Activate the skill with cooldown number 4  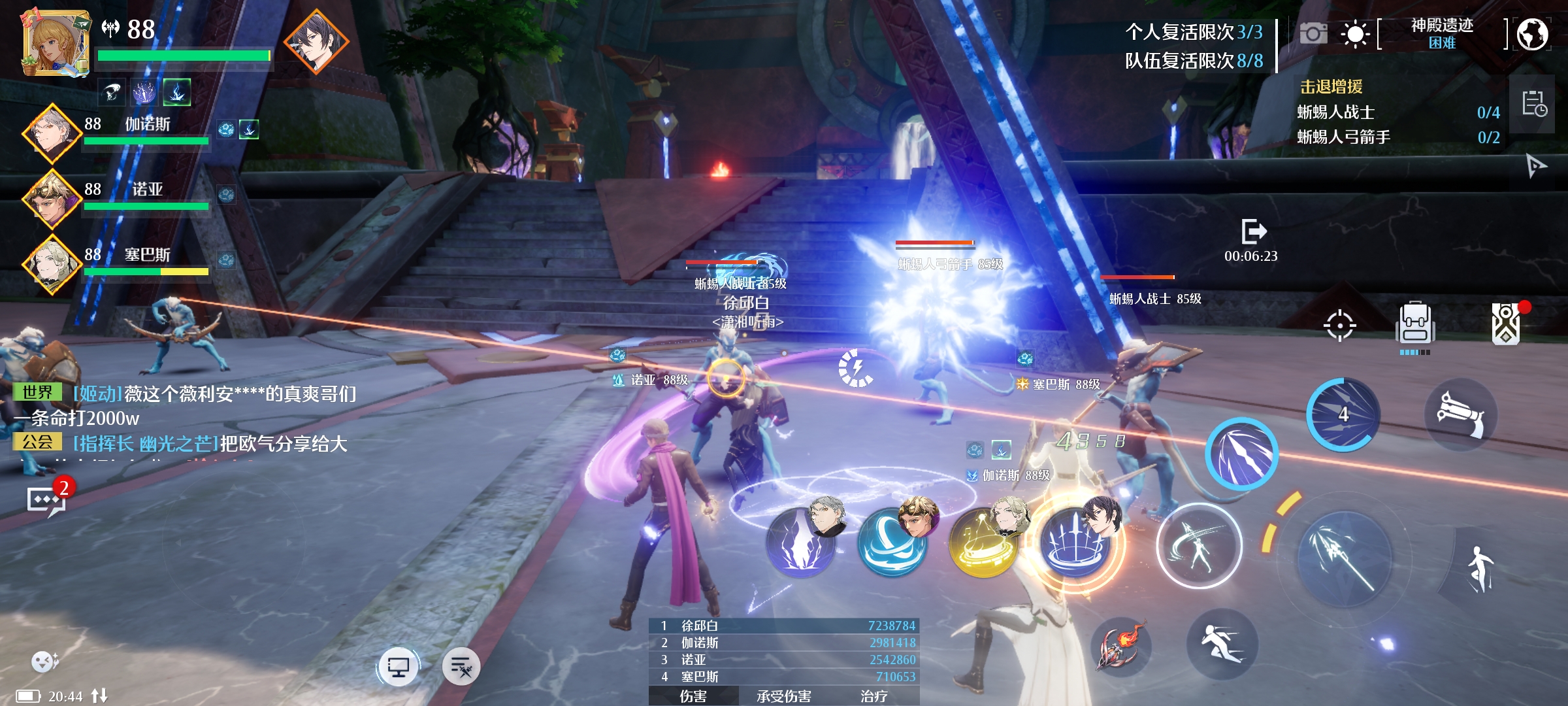[x=1343, y=414]
